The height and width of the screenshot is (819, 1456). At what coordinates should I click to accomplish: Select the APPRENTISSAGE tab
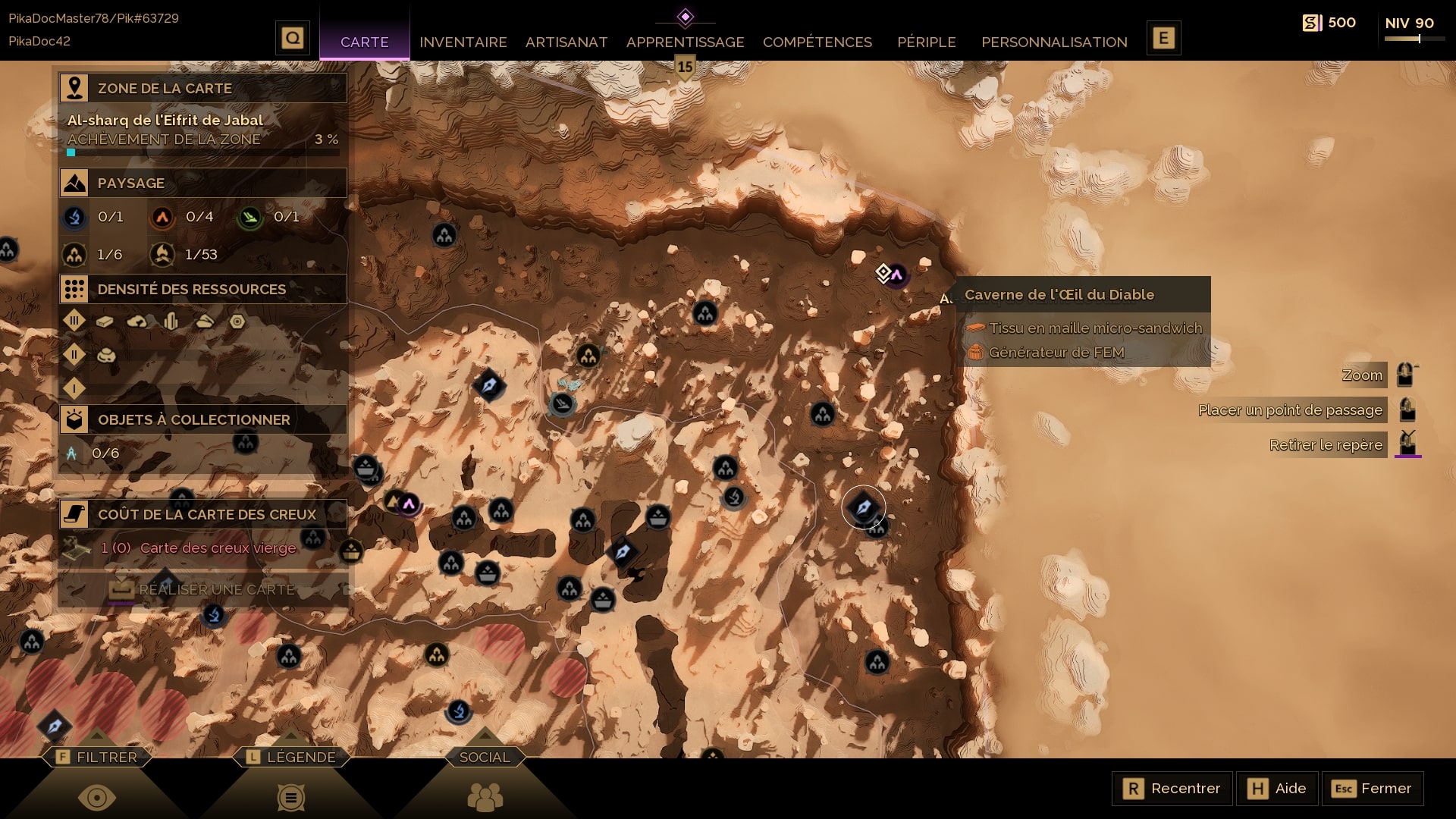[685, 42]
